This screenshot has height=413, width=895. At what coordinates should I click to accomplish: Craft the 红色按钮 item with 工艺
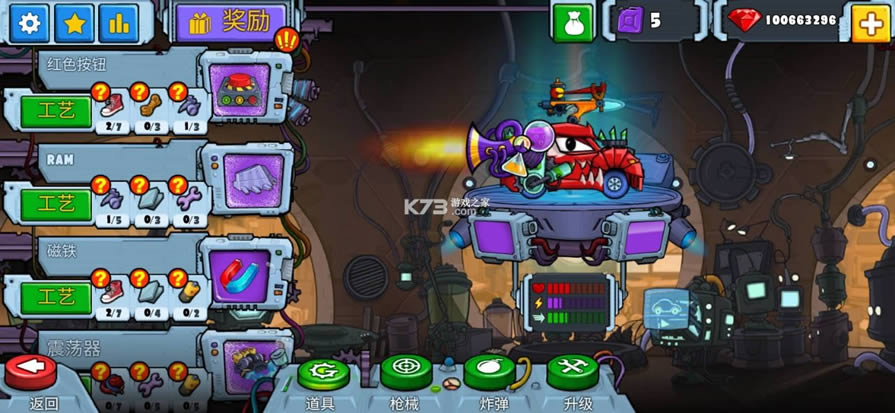(55, 111)
